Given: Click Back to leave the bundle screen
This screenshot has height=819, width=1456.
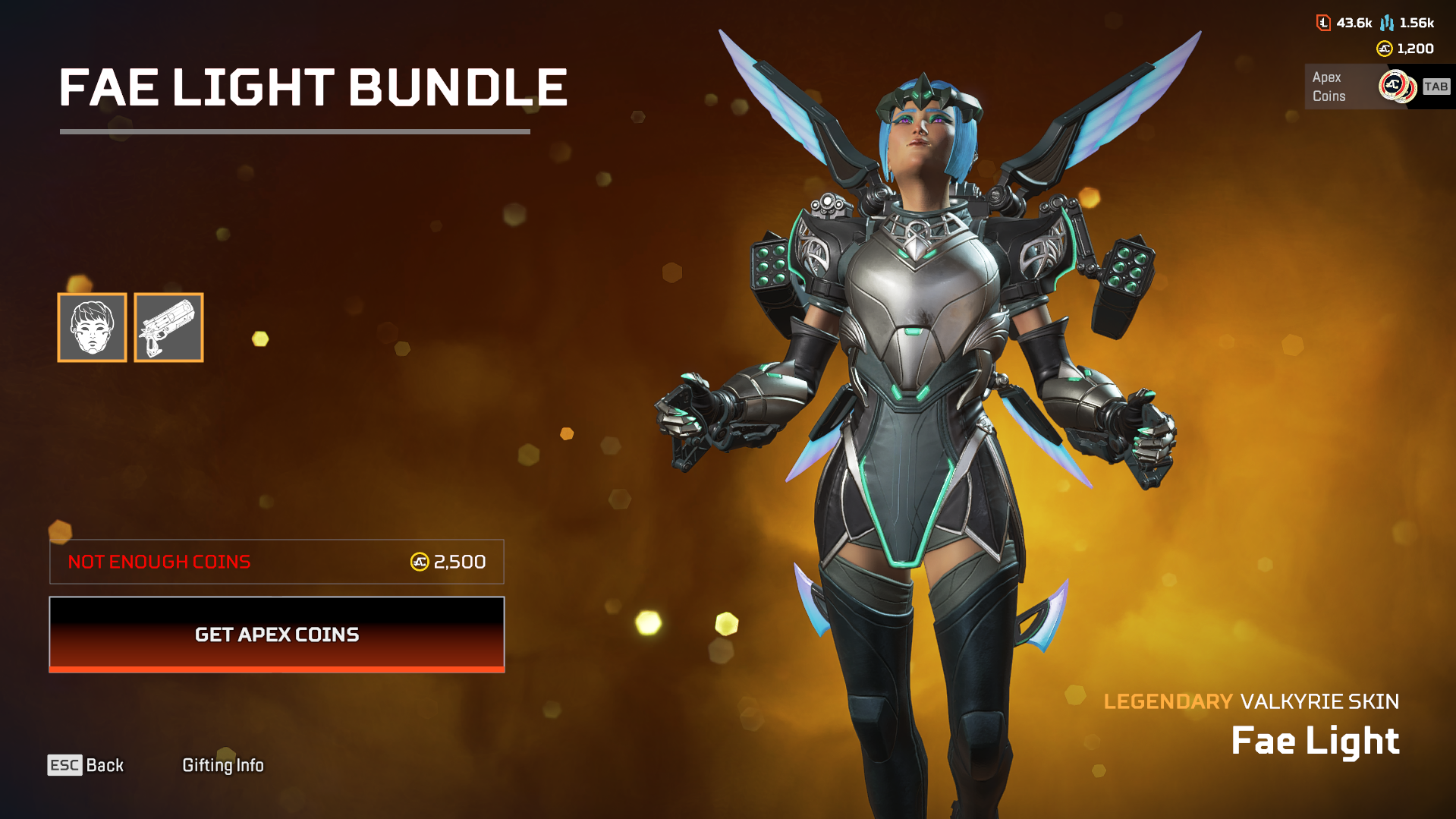Looking at the screenshot, I should pyautogui.click(x=105, y=765).
